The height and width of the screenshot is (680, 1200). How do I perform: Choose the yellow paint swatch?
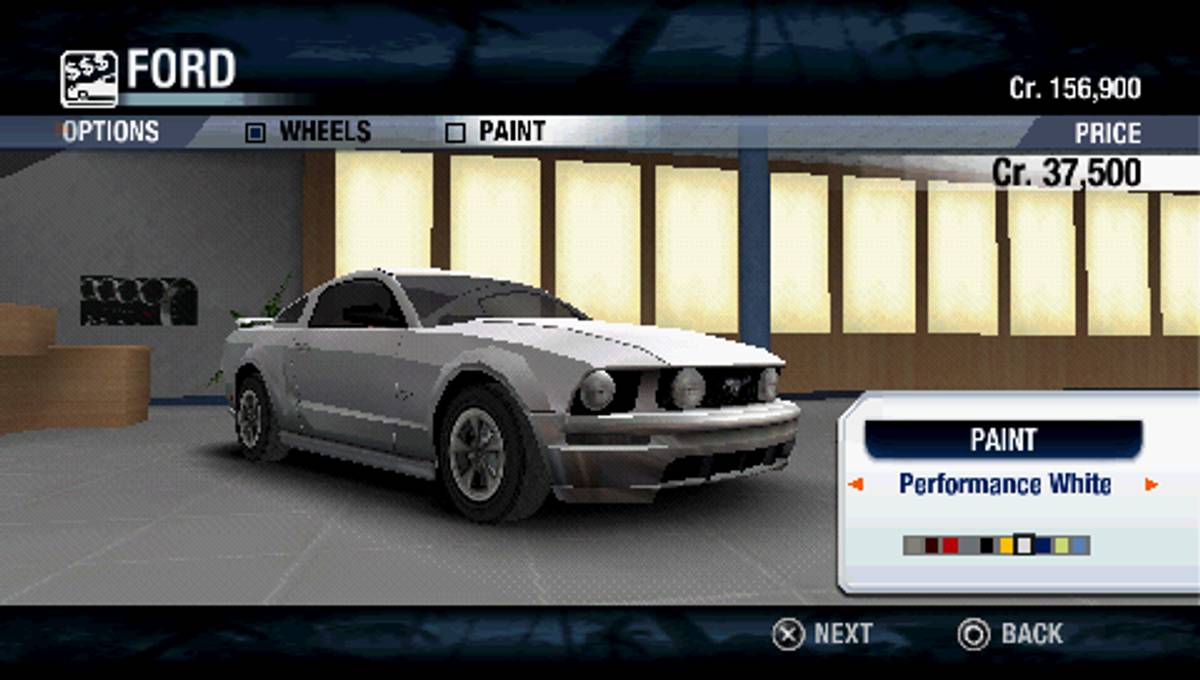click(1006, 545)
